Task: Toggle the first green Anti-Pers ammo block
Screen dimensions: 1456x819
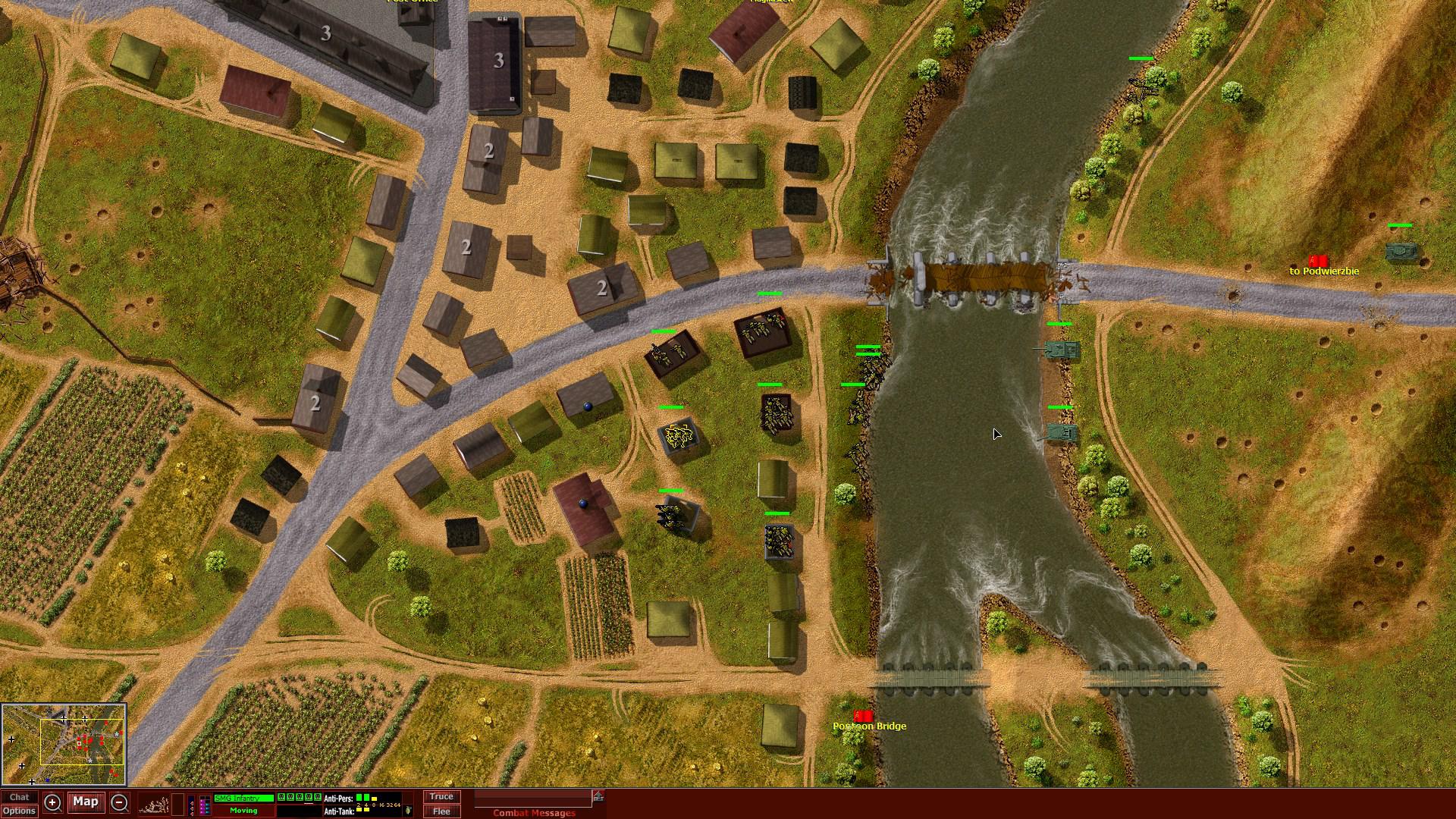Action: click(358, 796)
